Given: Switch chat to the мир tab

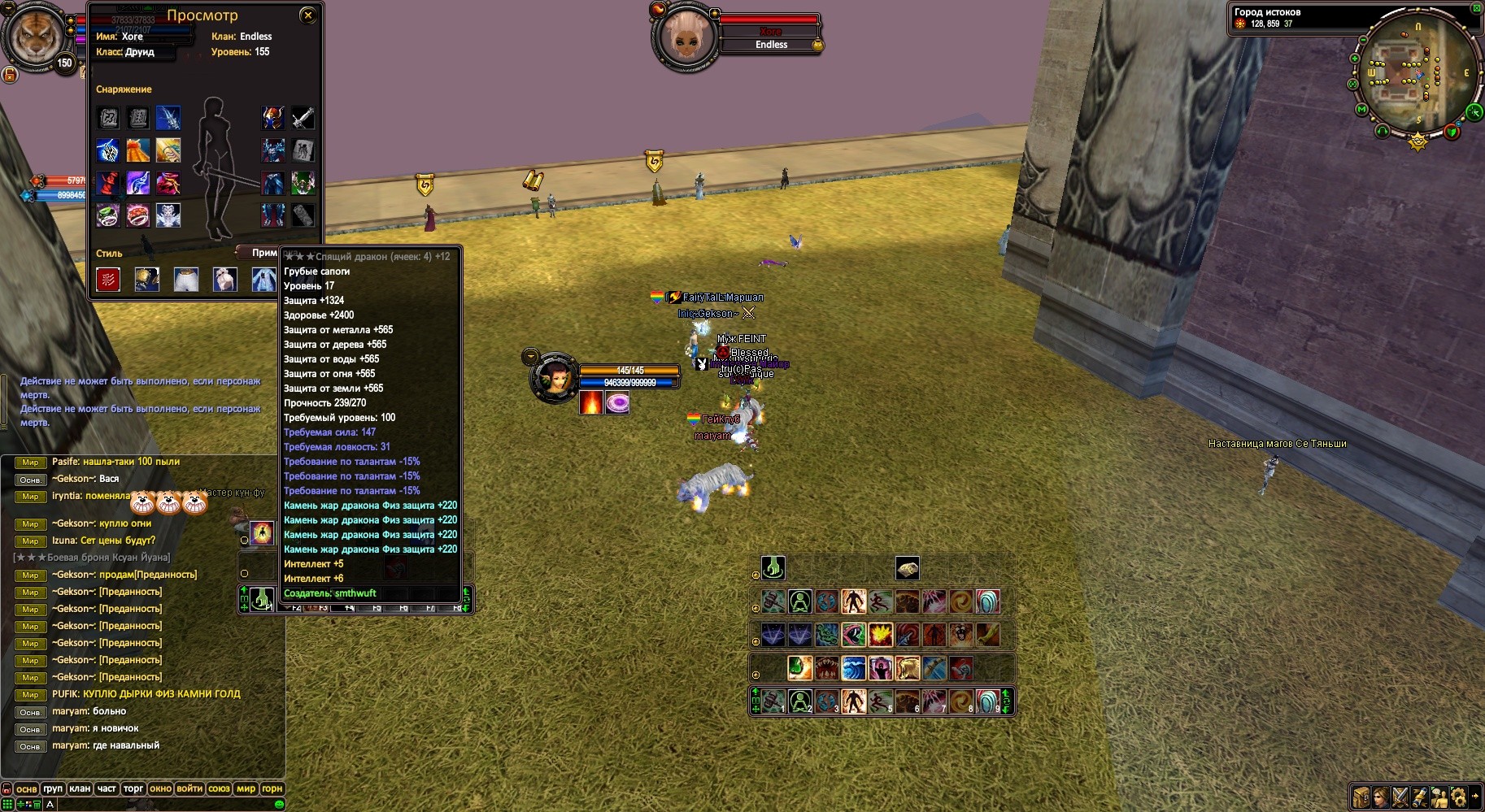Looking at the screenshot, I should (246, 788).
